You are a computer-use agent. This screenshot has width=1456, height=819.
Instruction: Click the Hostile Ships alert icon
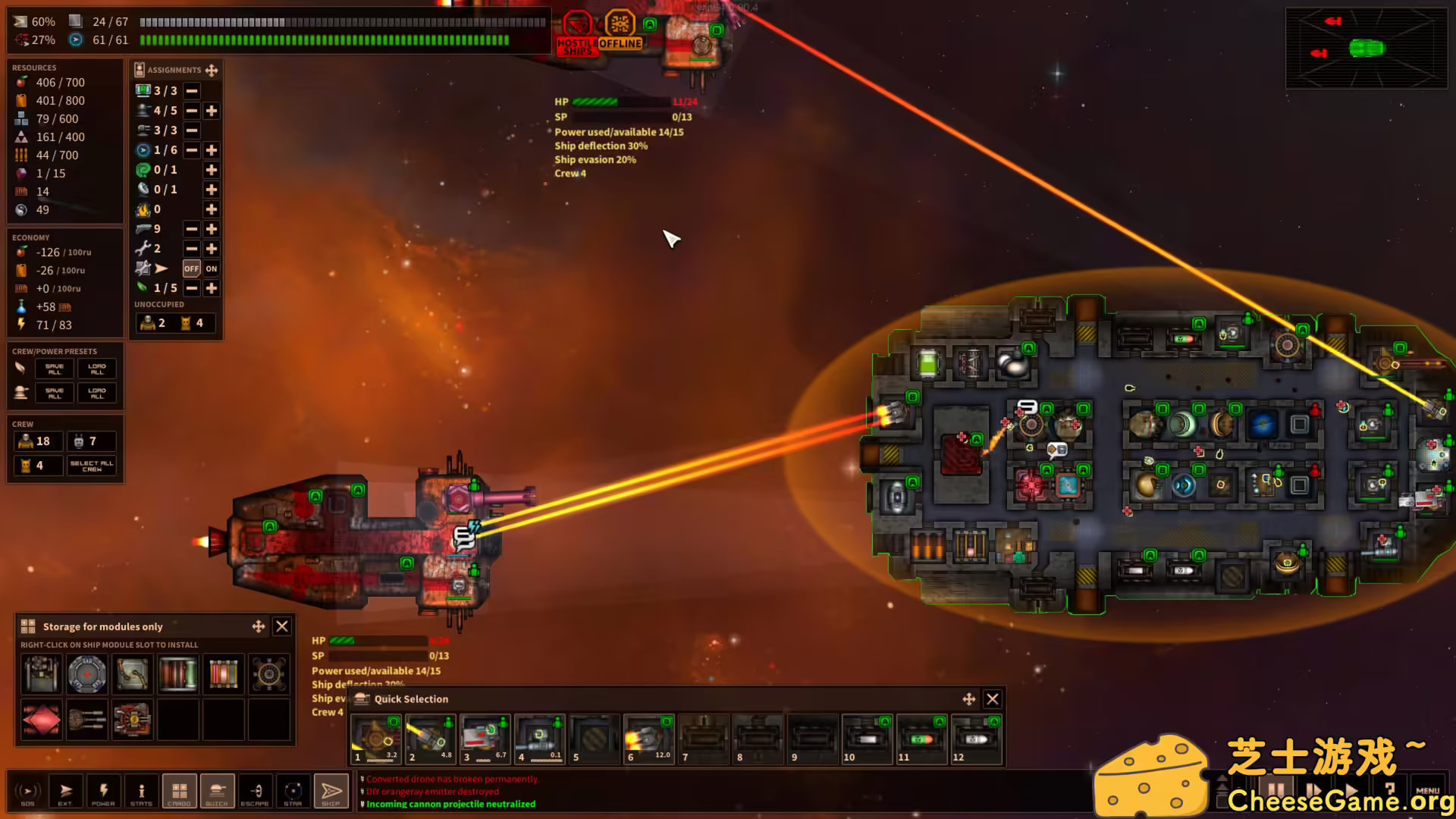tap(577, 33)
